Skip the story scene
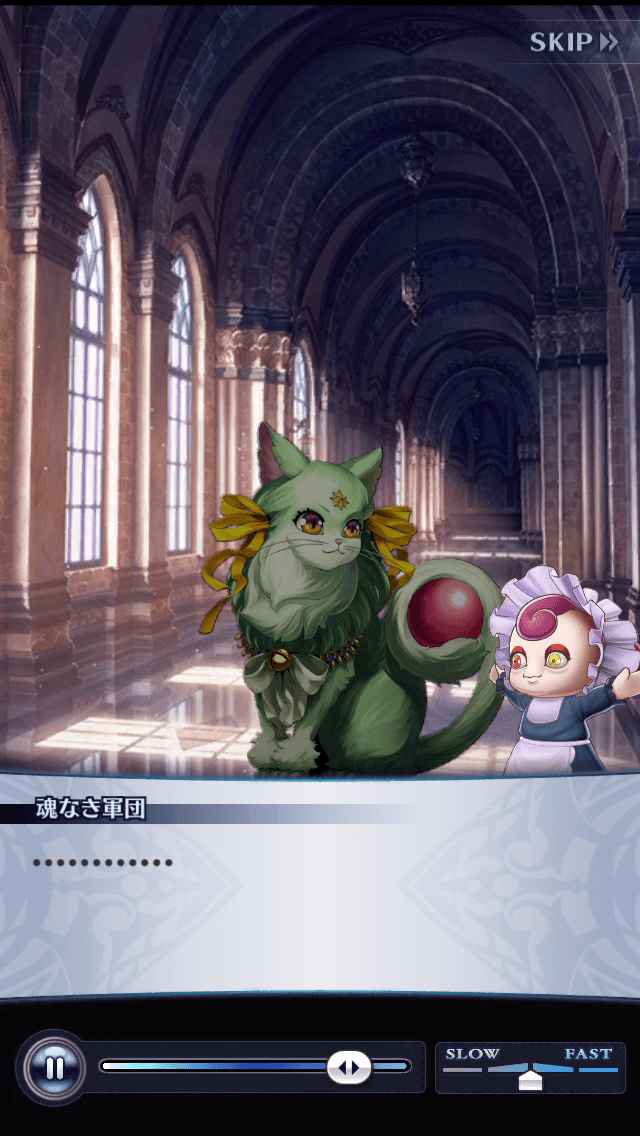The width and height of the screenshot is (640, 1136). coord(573,42)
